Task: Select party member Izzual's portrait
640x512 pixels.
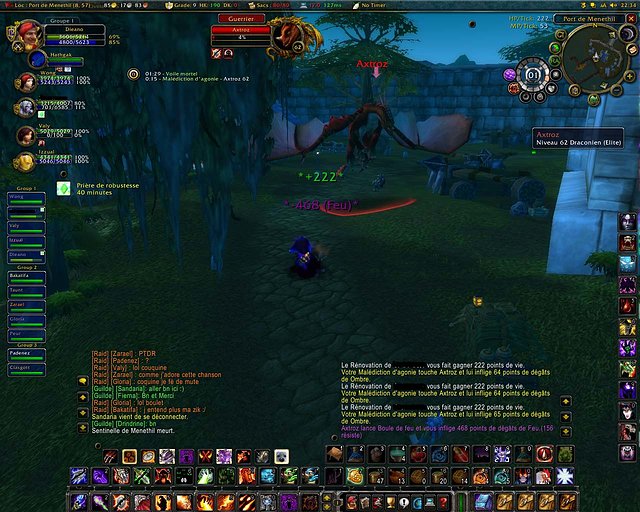Action: (23, 160)
